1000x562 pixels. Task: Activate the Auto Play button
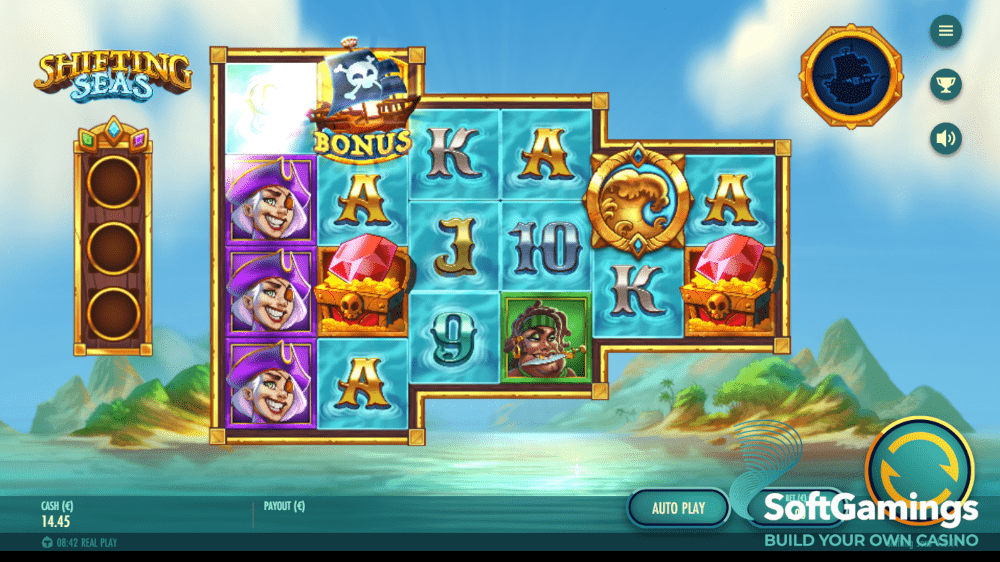pyautogui.click(x=678, y=508)
